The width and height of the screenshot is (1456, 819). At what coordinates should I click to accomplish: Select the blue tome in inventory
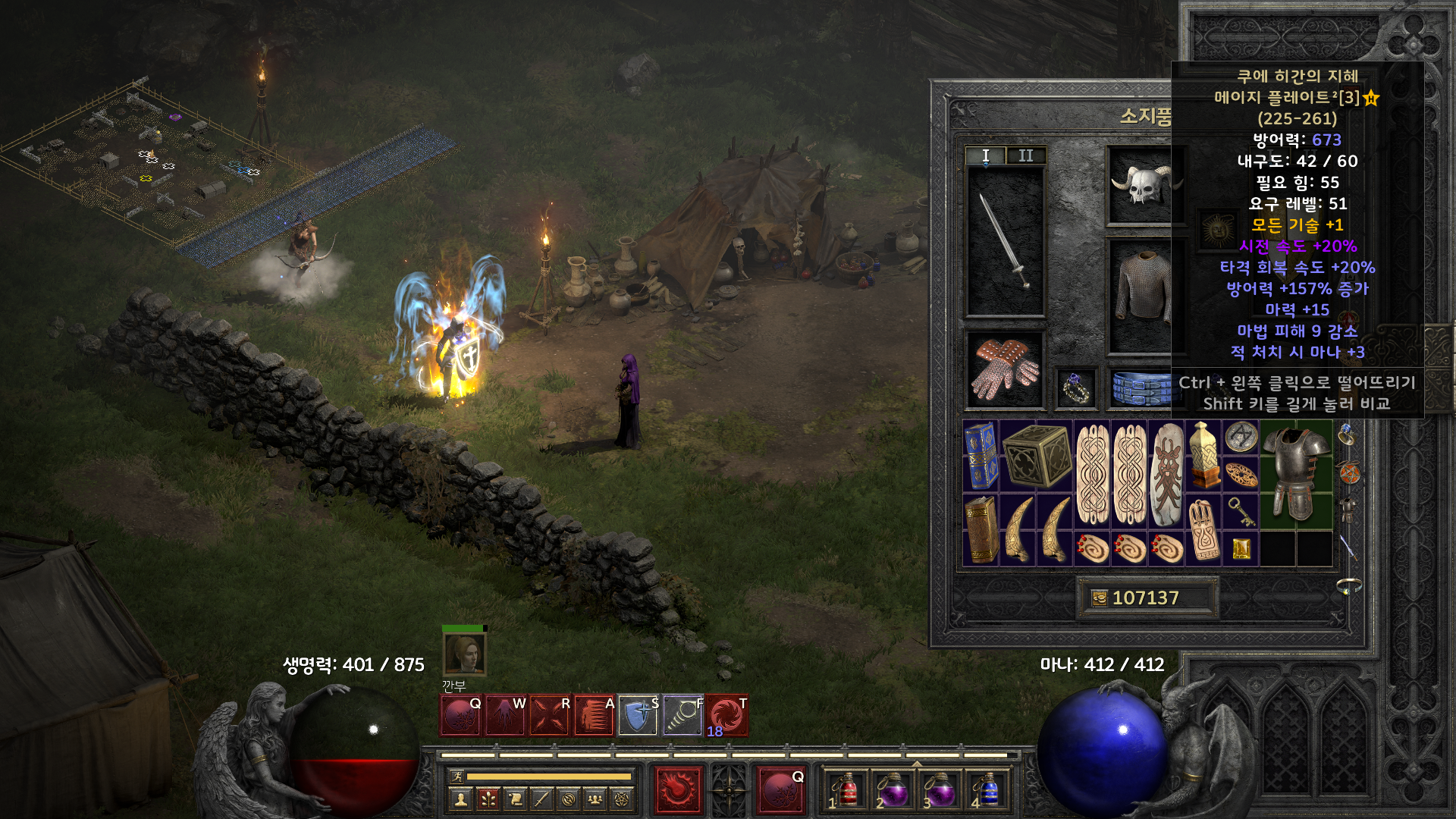[x=981, y=456]
